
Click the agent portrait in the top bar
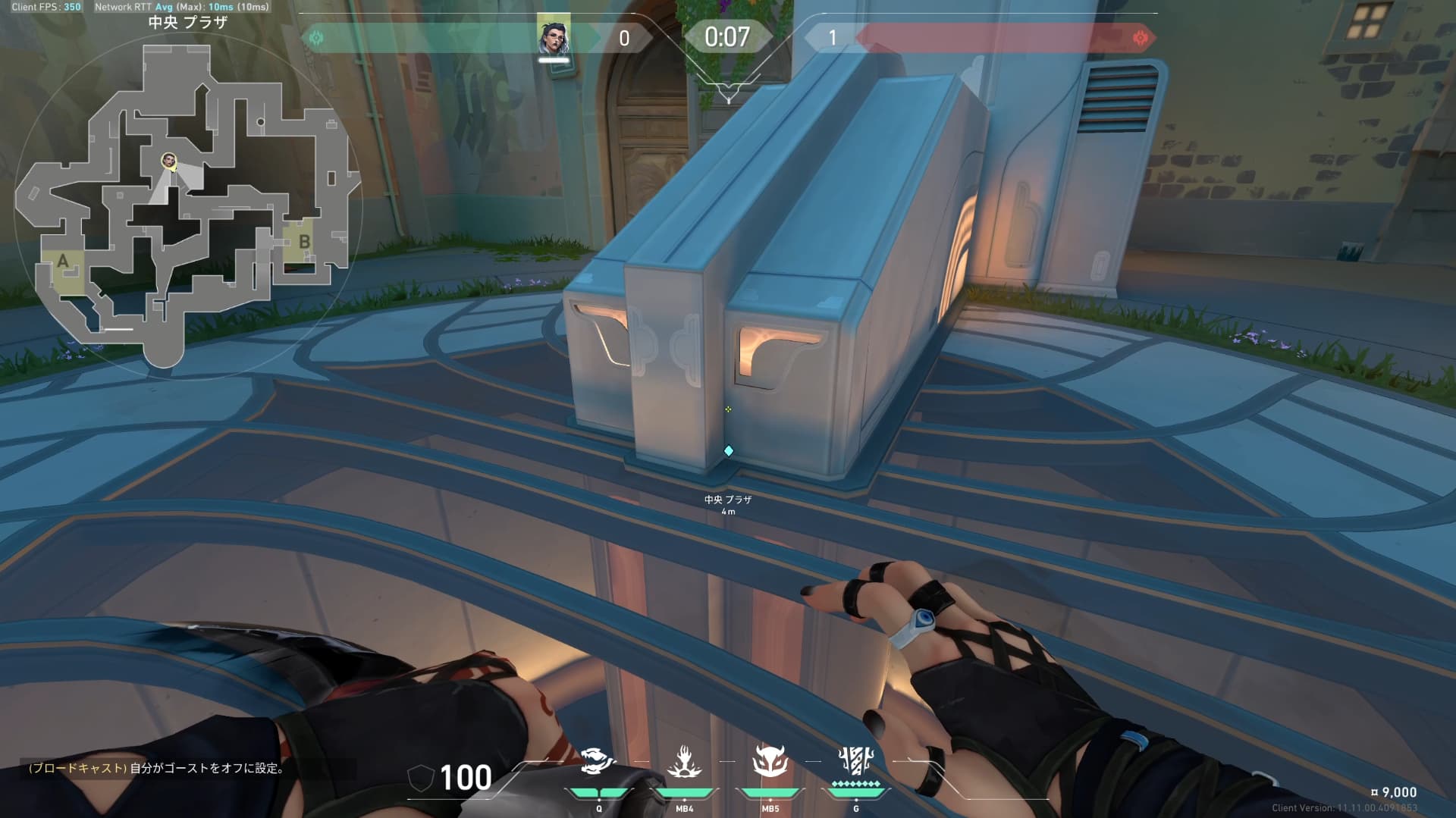(x=554, y=36)
